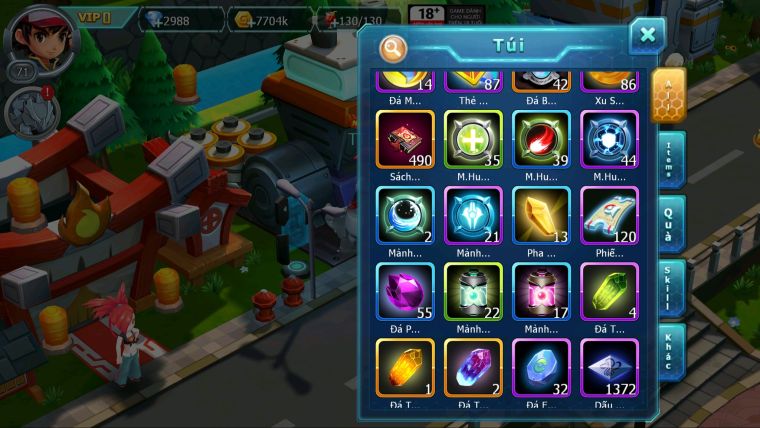Select the highlighted All tab at top

tap(670, 96)
